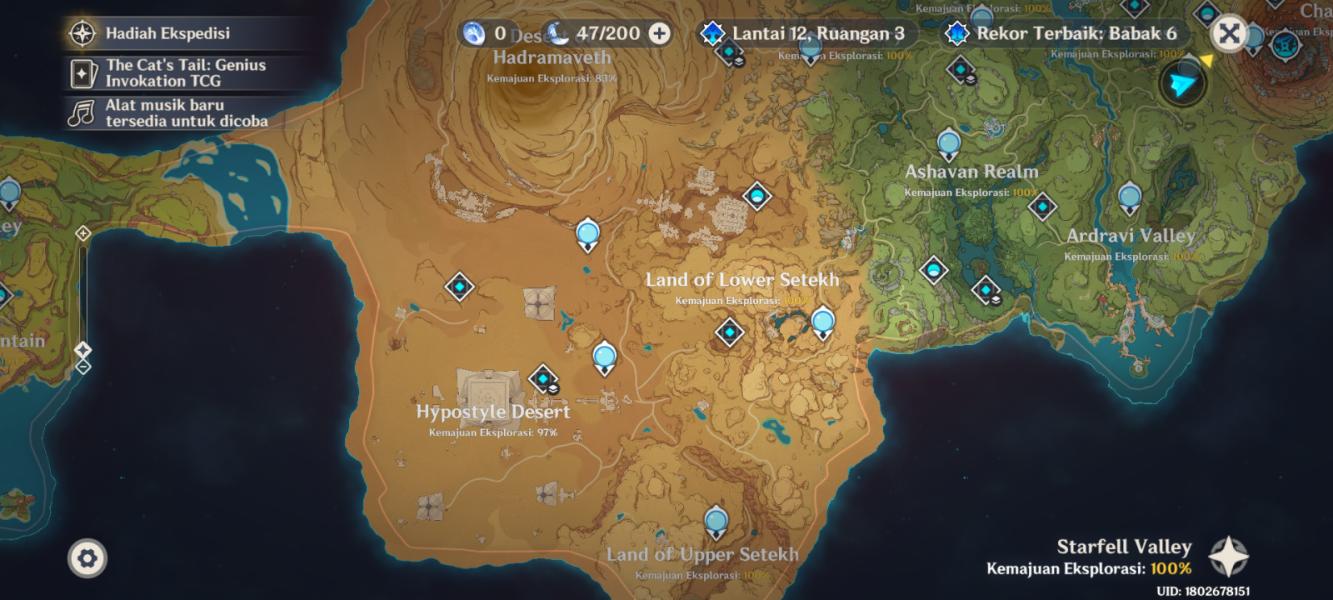Zoom in with the slider's plus button
The image size is (1333, 600).
pos(83,233)
